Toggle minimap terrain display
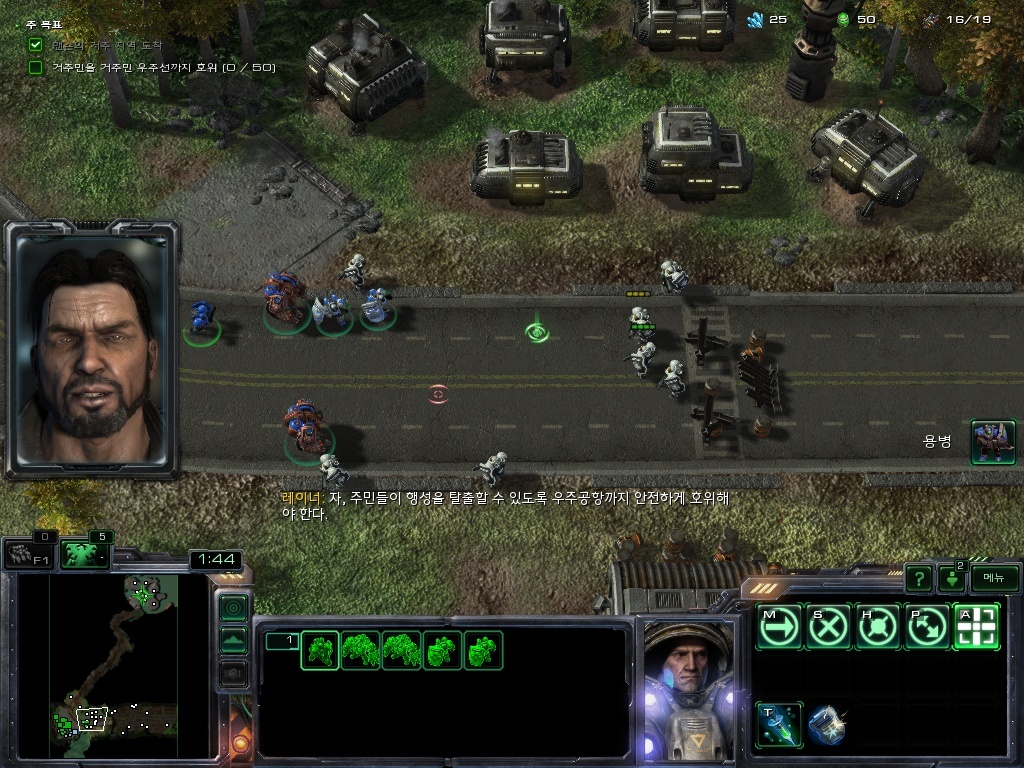This screenshot has height=768, width=1024. (x=233, y=641)
